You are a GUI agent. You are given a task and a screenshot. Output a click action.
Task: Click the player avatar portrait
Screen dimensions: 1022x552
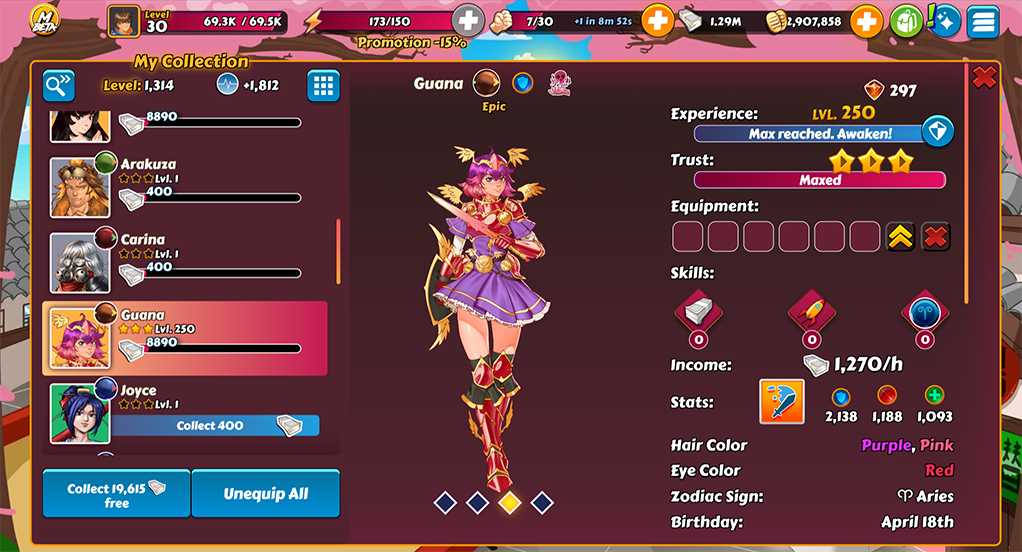click(123, 20)
